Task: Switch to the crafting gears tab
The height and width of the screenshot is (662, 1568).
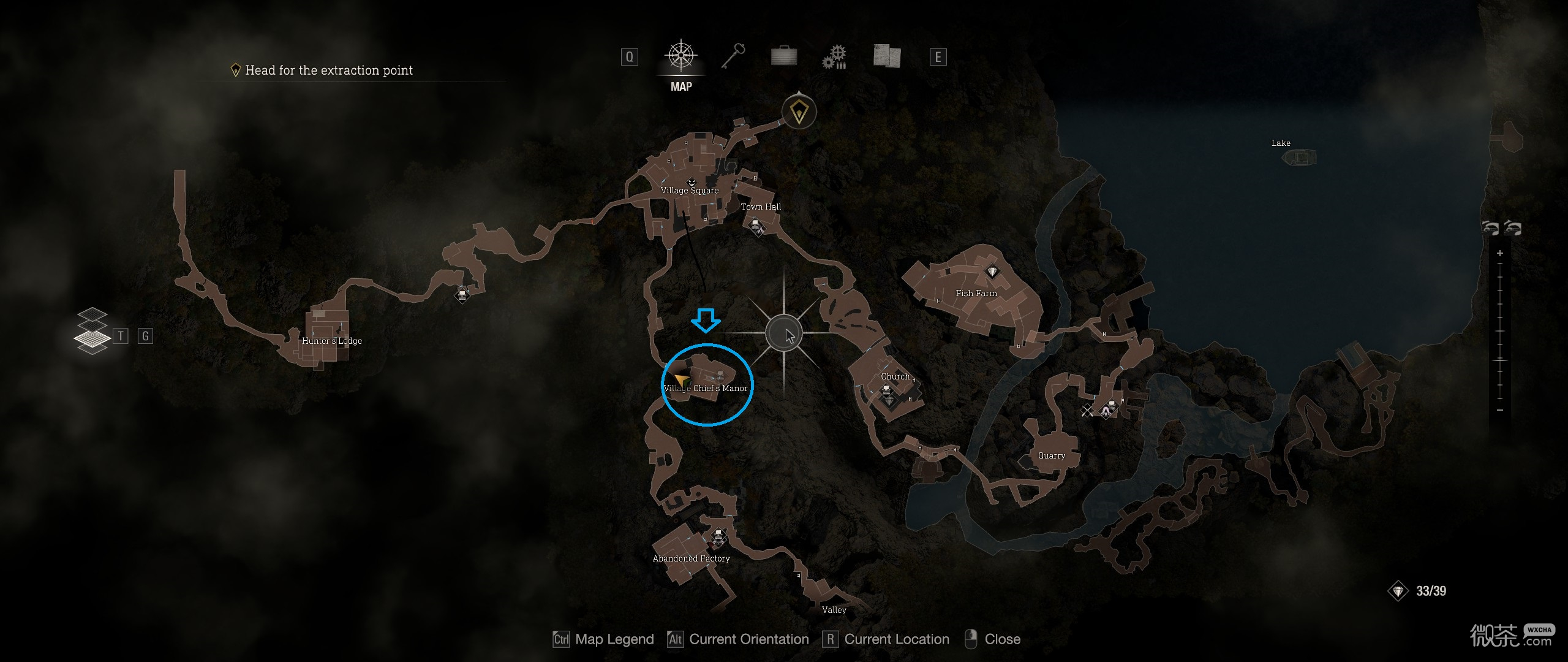Action: coord(835,57)
